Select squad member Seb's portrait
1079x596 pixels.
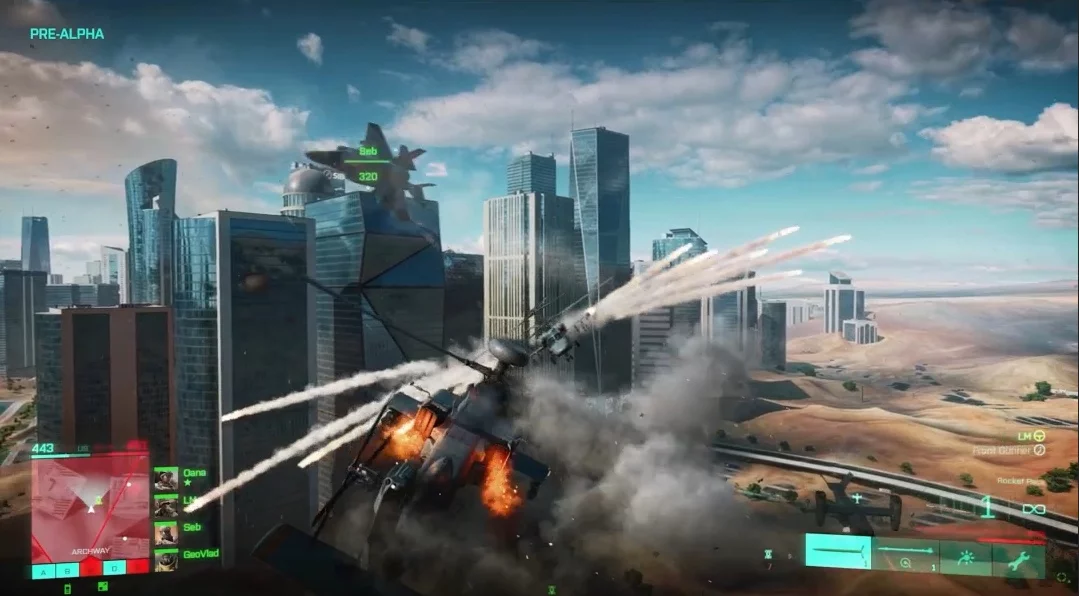[166, 532]
